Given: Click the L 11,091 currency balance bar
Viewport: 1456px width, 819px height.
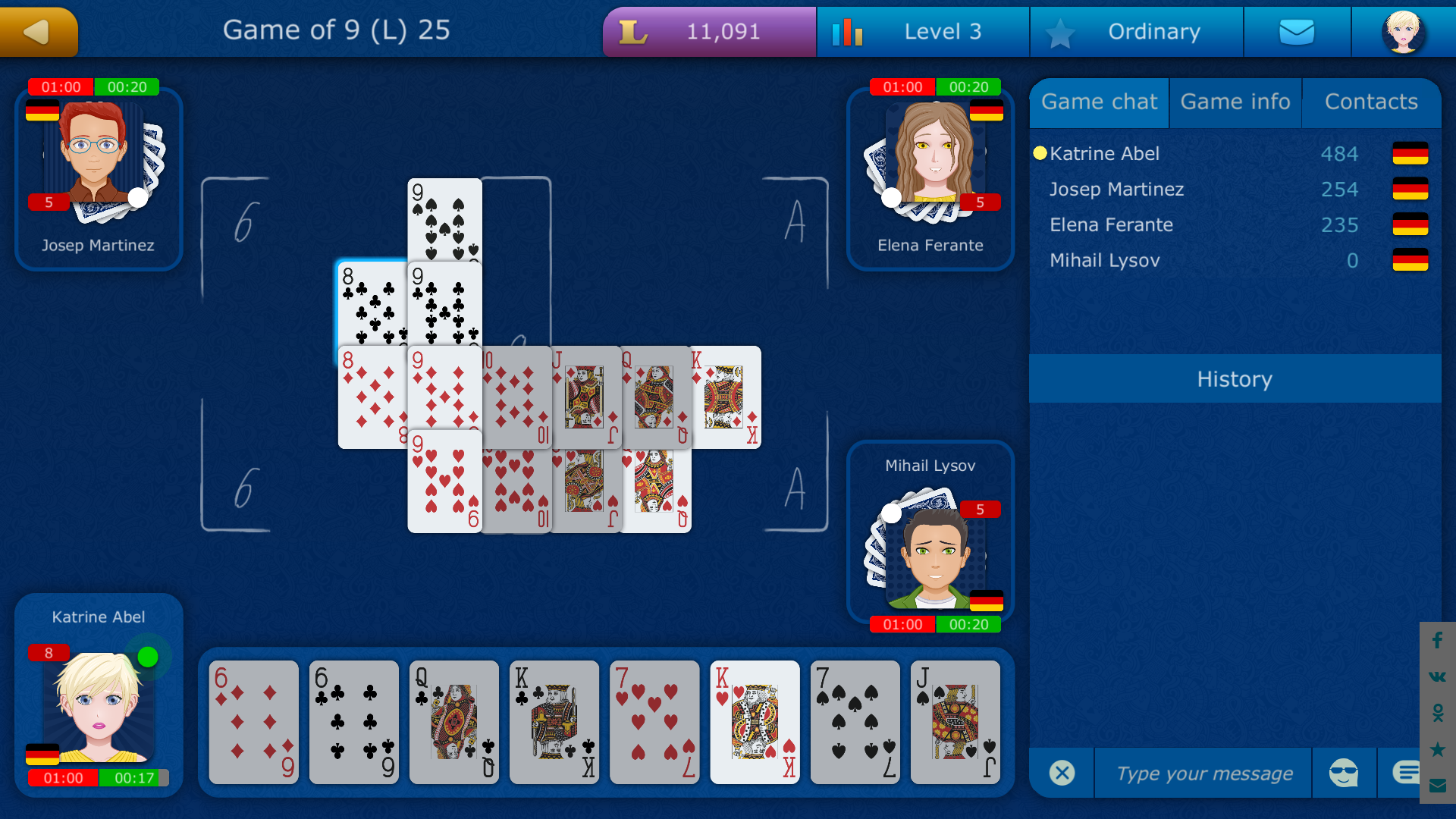Looking at the screenshot, I should [x=708, y=31].
